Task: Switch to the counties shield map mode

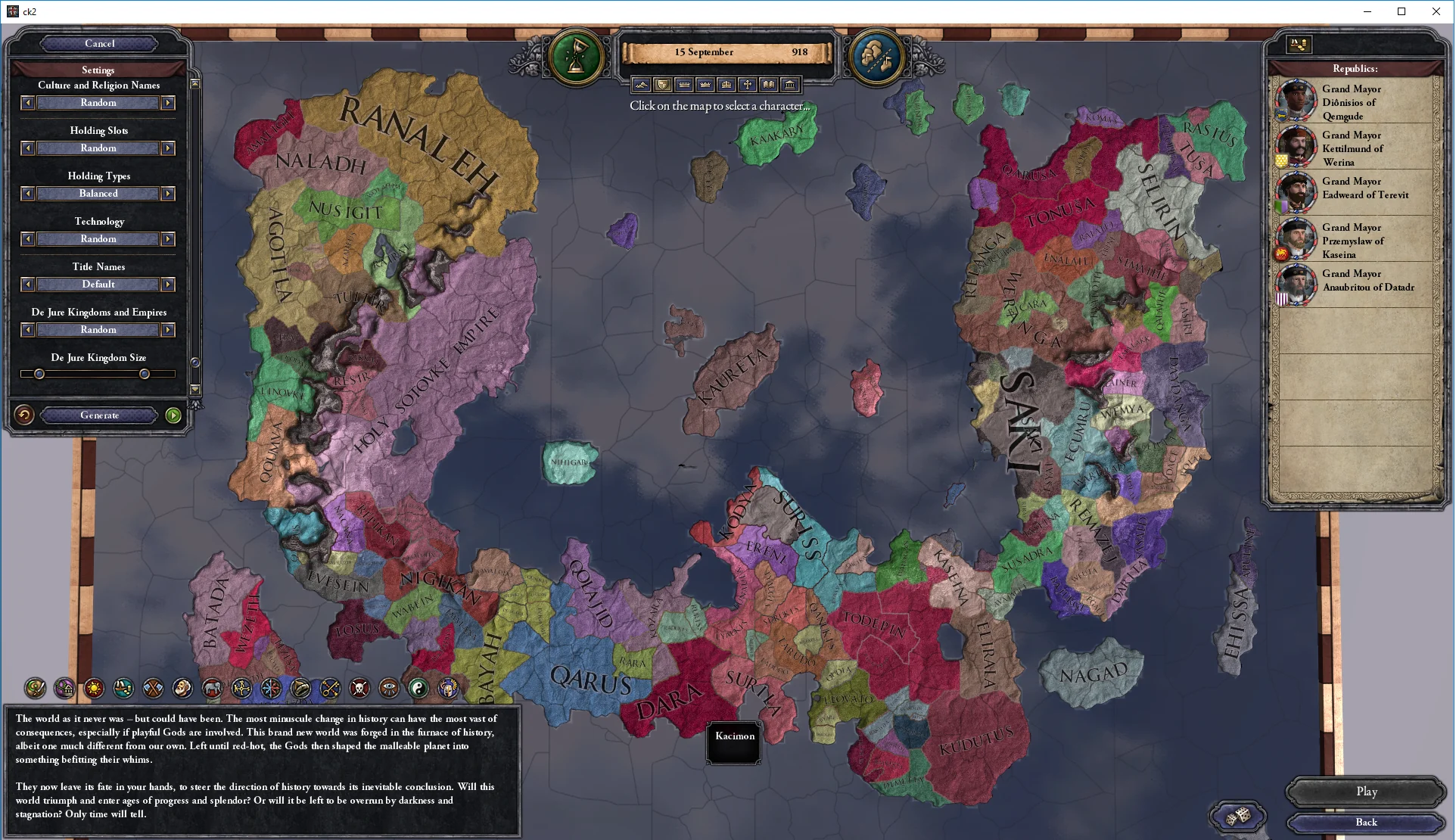Action: pos(663,84)
